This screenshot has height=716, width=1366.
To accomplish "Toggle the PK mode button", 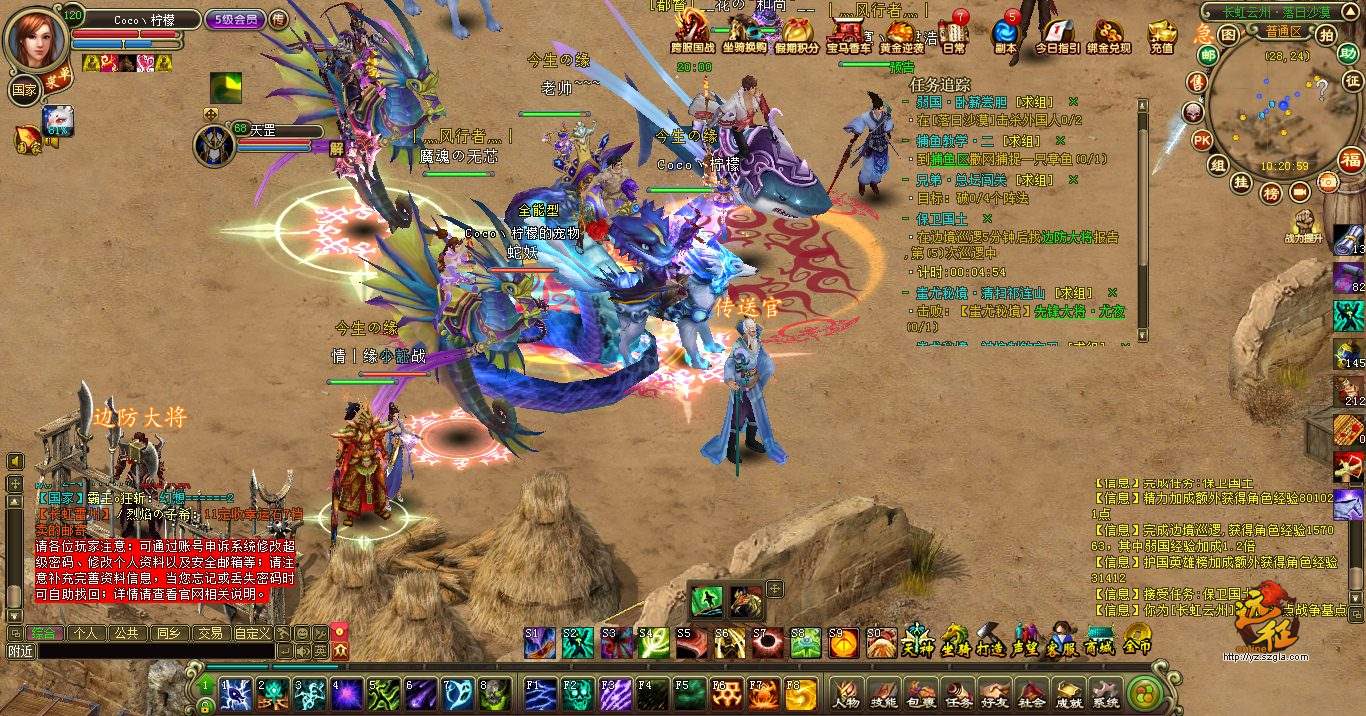I will click(1201, 139).
